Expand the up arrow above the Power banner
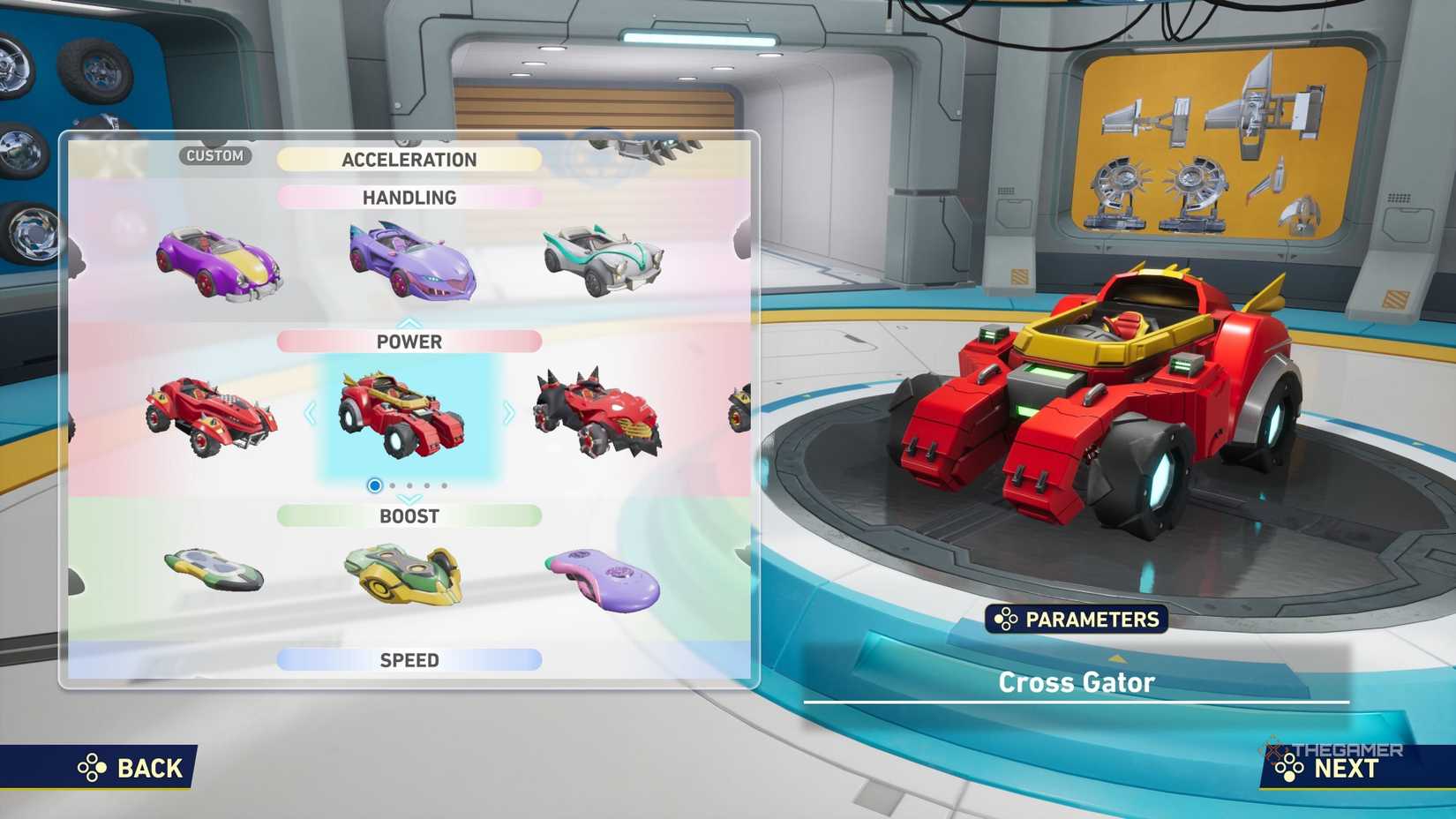 point(409,323)
